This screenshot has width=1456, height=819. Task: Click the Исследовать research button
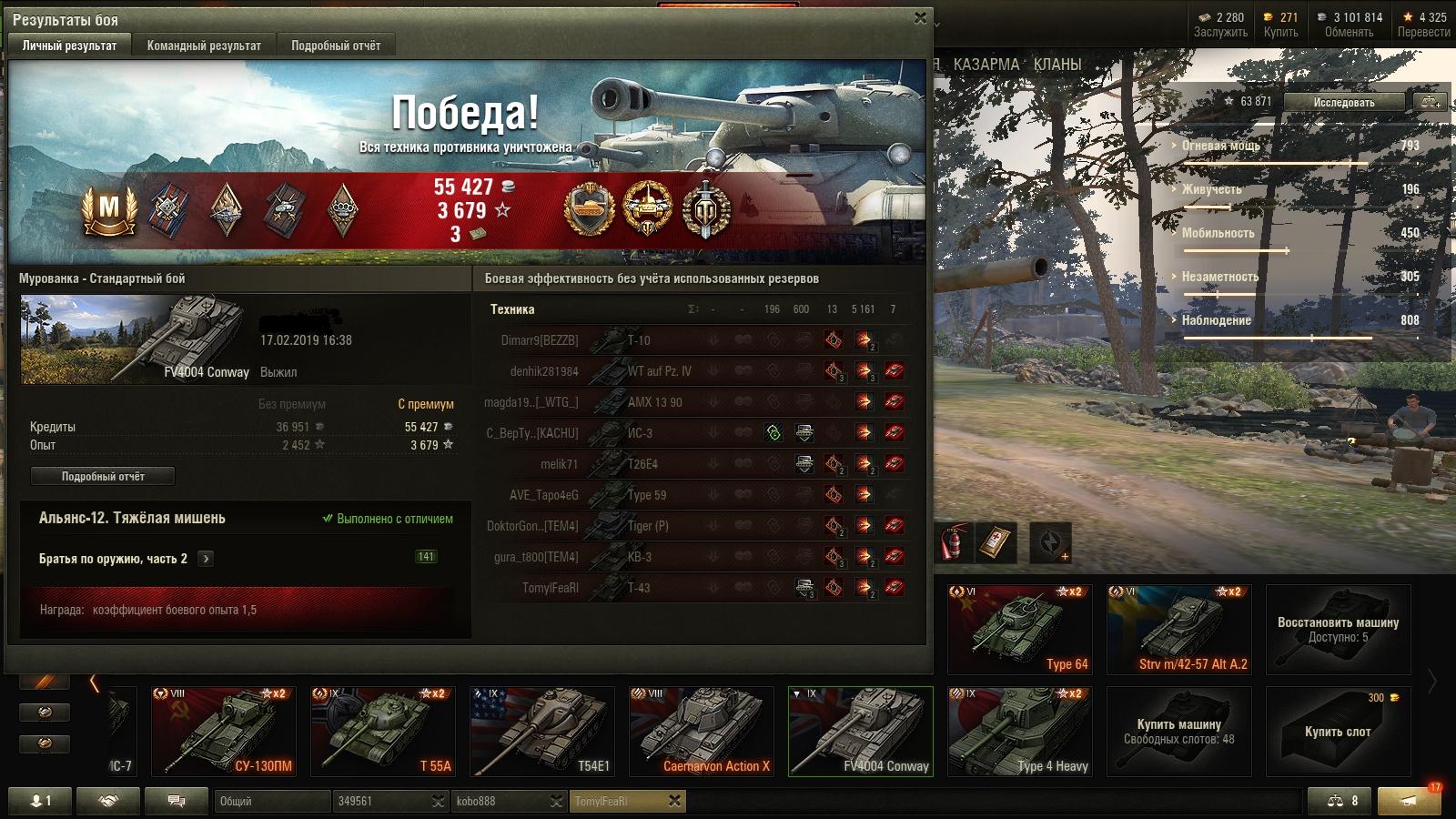pos(1343,102)
